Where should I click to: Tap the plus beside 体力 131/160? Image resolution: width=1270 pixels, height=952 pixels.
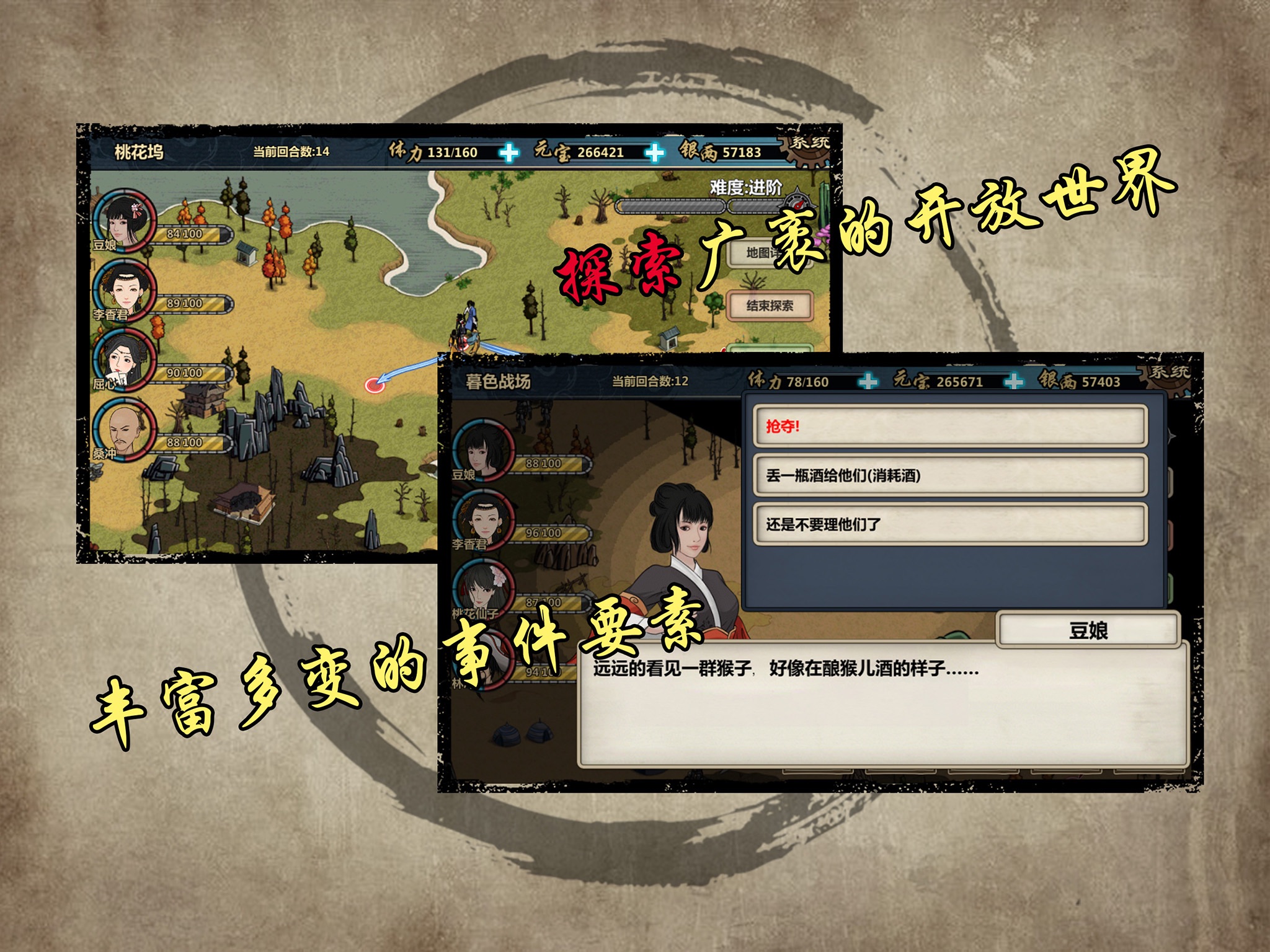coord(509,152)
